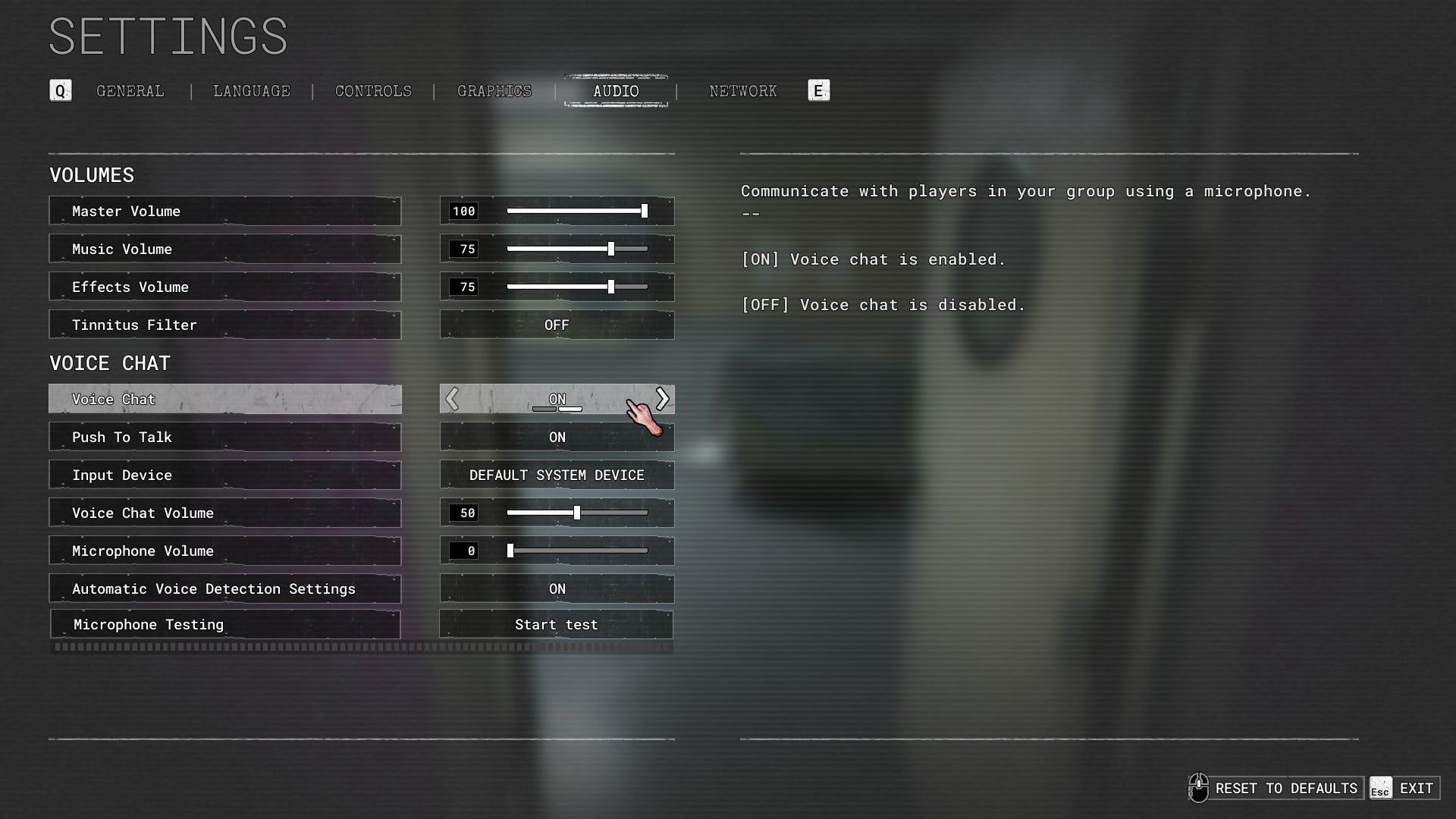The width and height of the screenshot is (1456, 819).
Task: Toggle Automatic Voice Detection Settings
Action: 557,588
